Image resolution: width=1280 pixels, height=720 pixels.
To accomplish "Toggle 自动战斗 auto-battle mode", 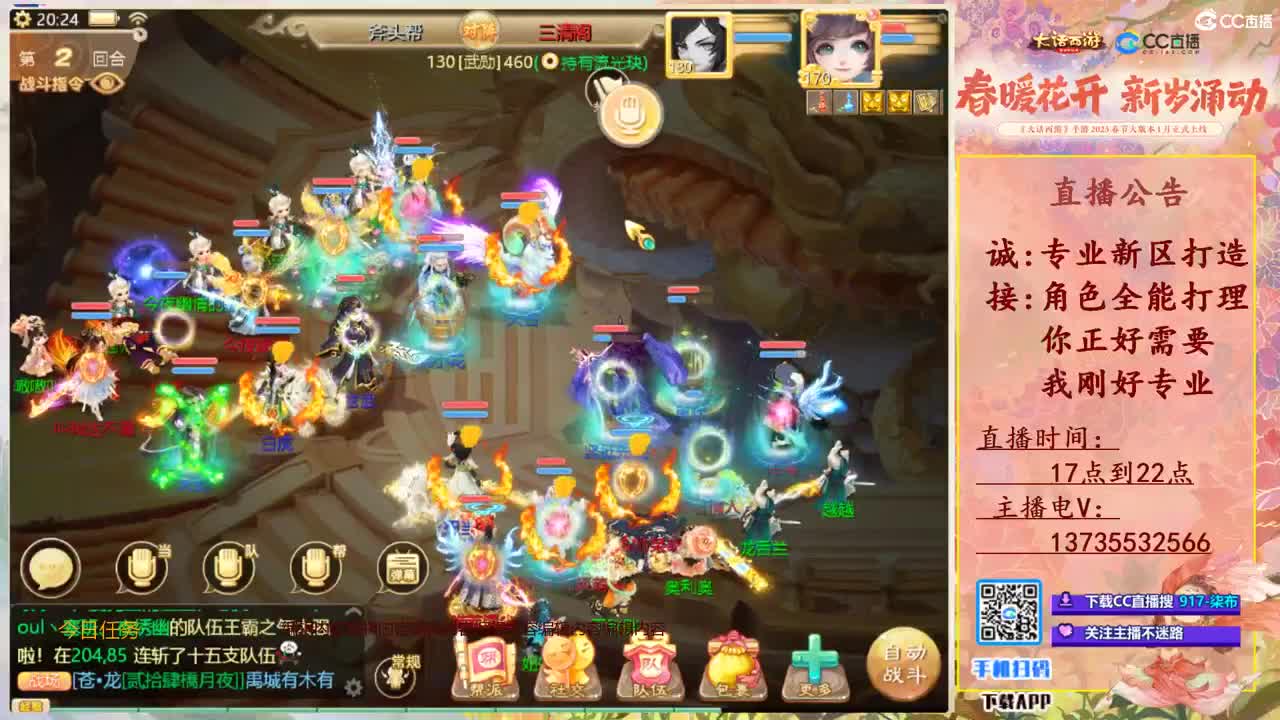I will point(906,661).
